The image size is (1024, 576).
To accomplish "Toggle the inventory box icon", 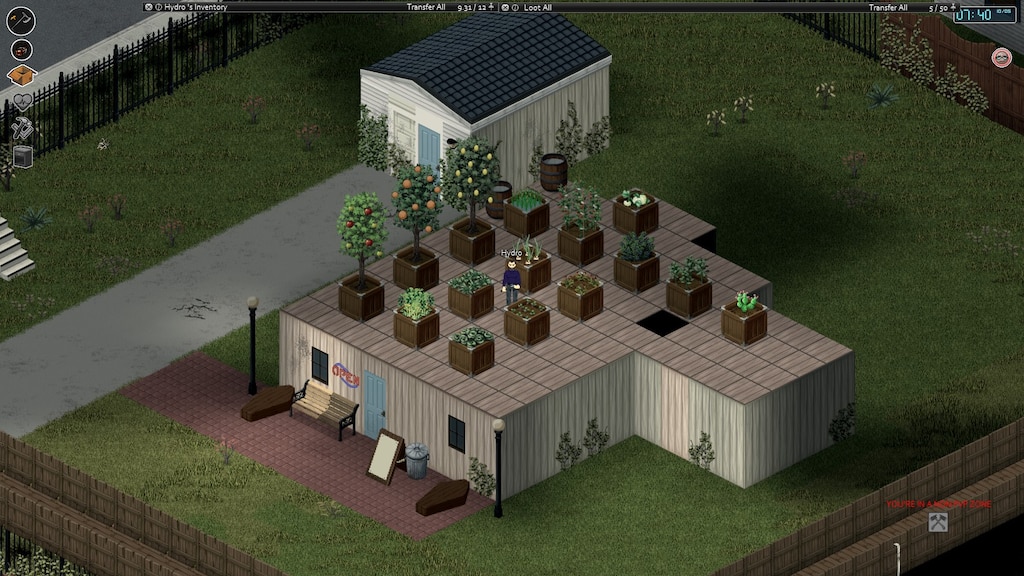I will pyautogui.click(x=21, y=75).
